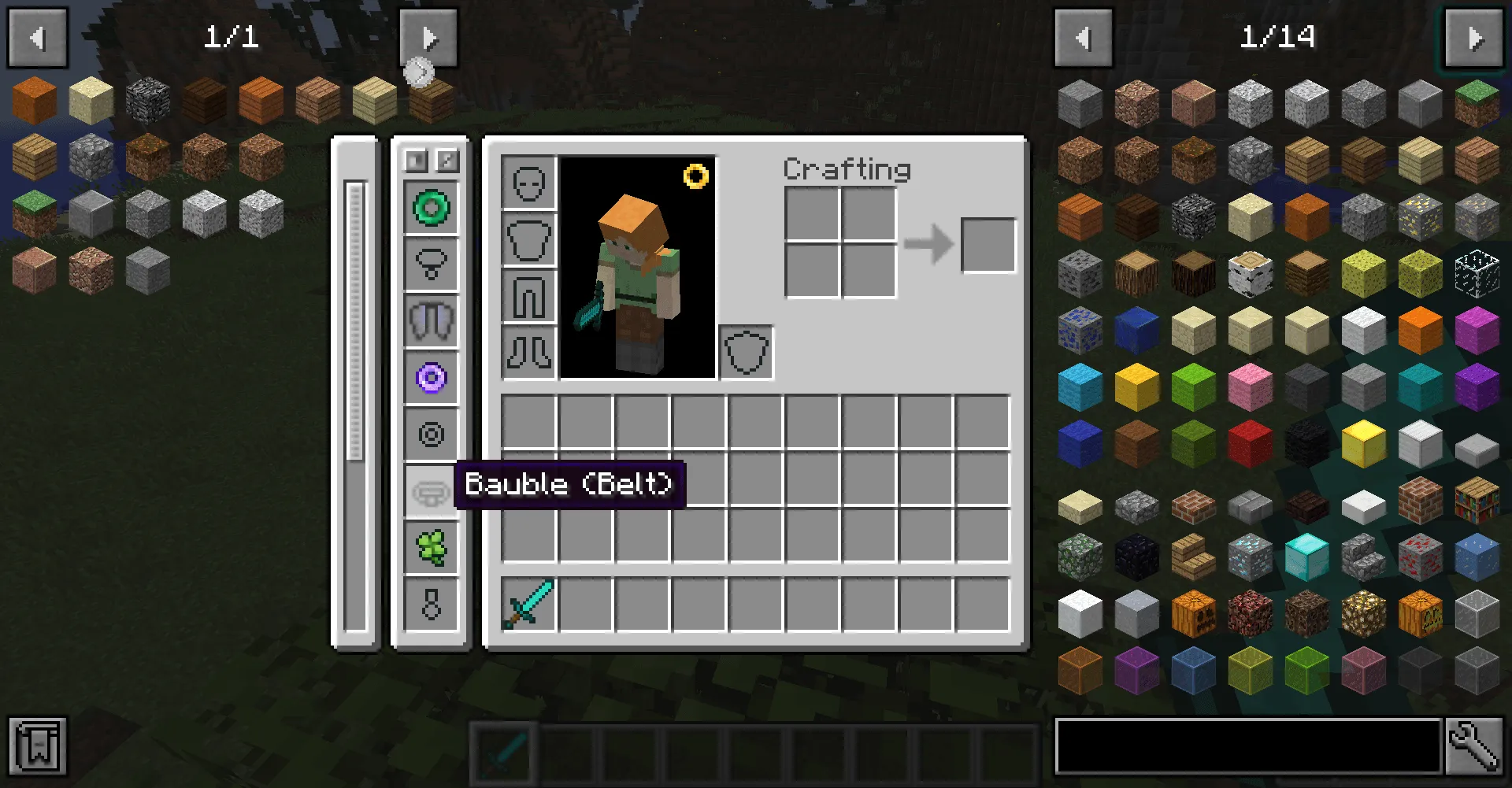The image size is (1512, 788).
Task: Select the four-leaf clover charm slot
Action: 431,548
